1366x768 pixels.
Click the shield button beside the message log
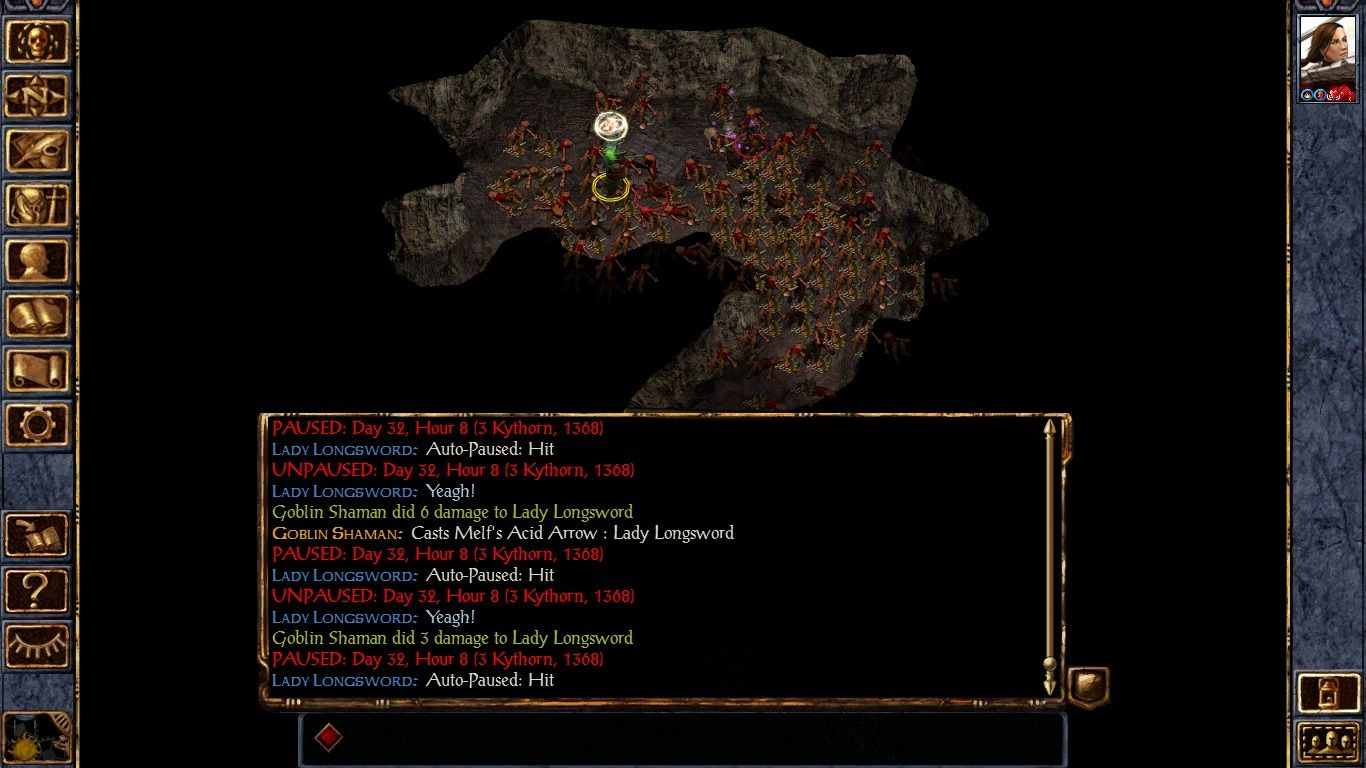pyautogui.click(x=1088, y=687)
